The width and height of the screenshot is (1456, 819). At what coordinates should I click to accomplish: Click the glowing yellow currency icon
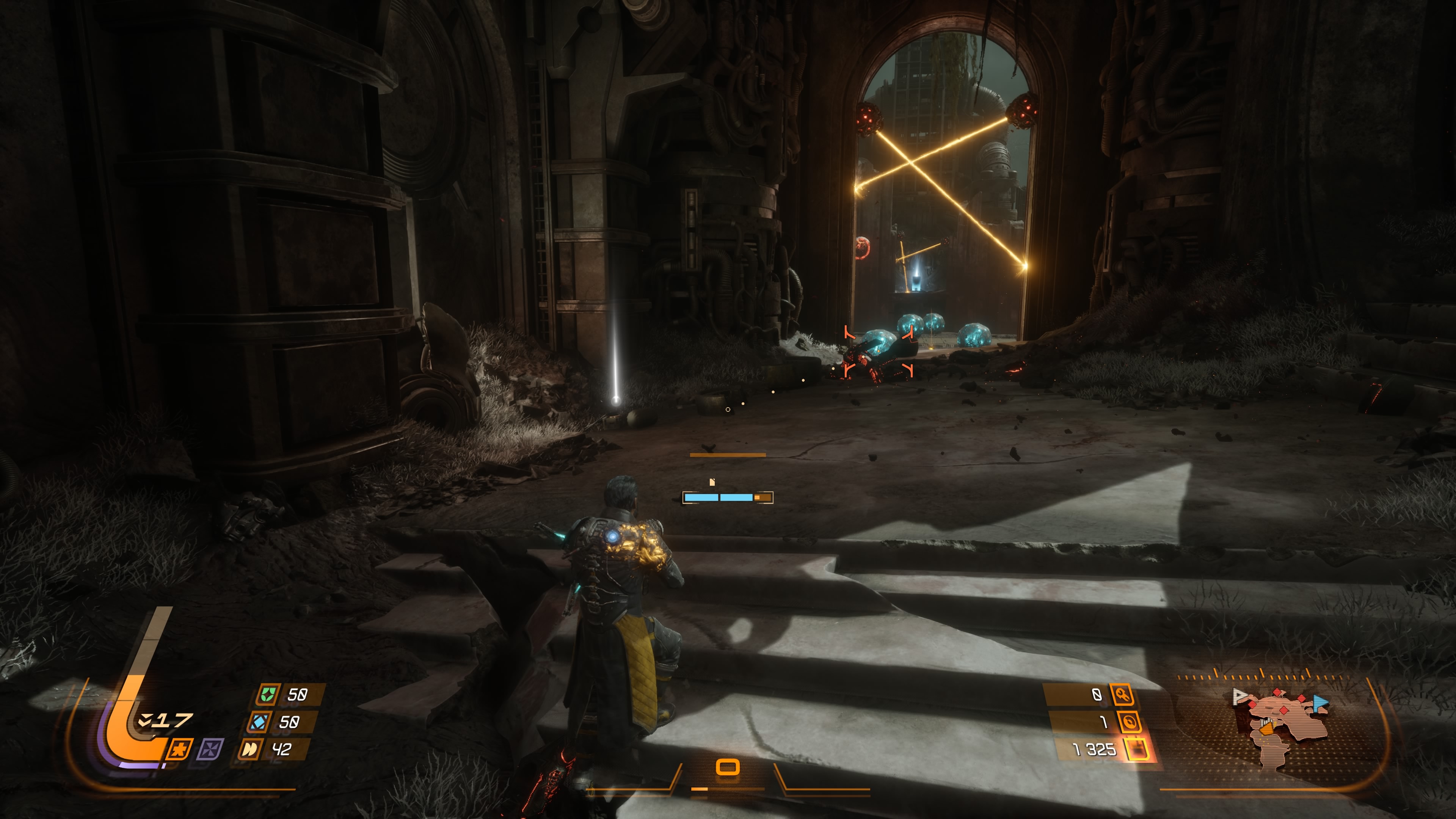click(1137, 750)
